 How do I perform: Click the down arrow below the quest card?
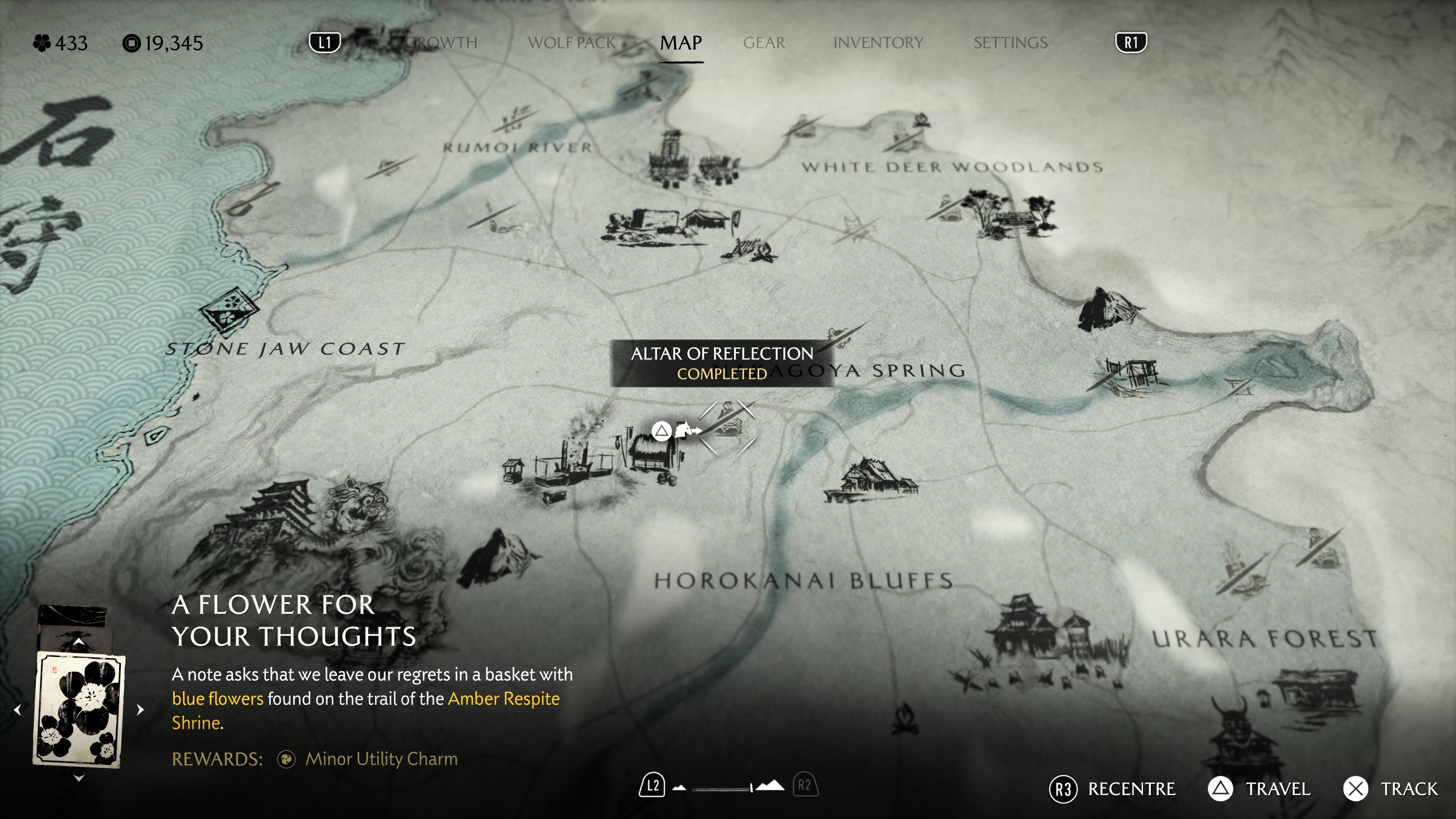click(x=79, y=778)
